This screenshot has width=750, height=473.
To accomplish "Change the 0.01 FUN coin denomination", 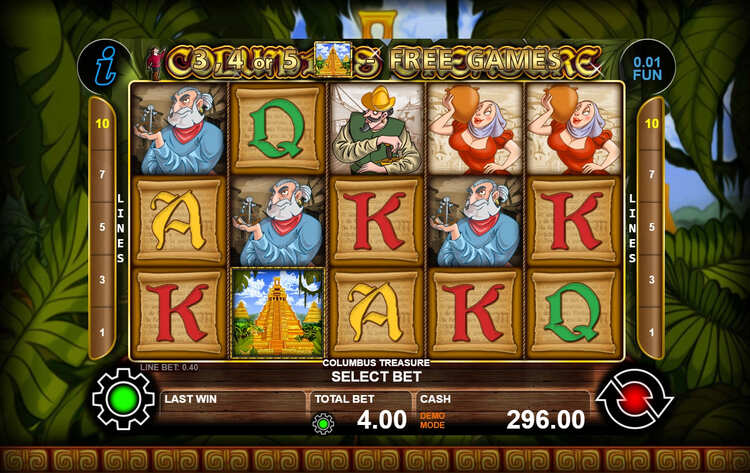I will pyautogui.click(x=648, y=67).
